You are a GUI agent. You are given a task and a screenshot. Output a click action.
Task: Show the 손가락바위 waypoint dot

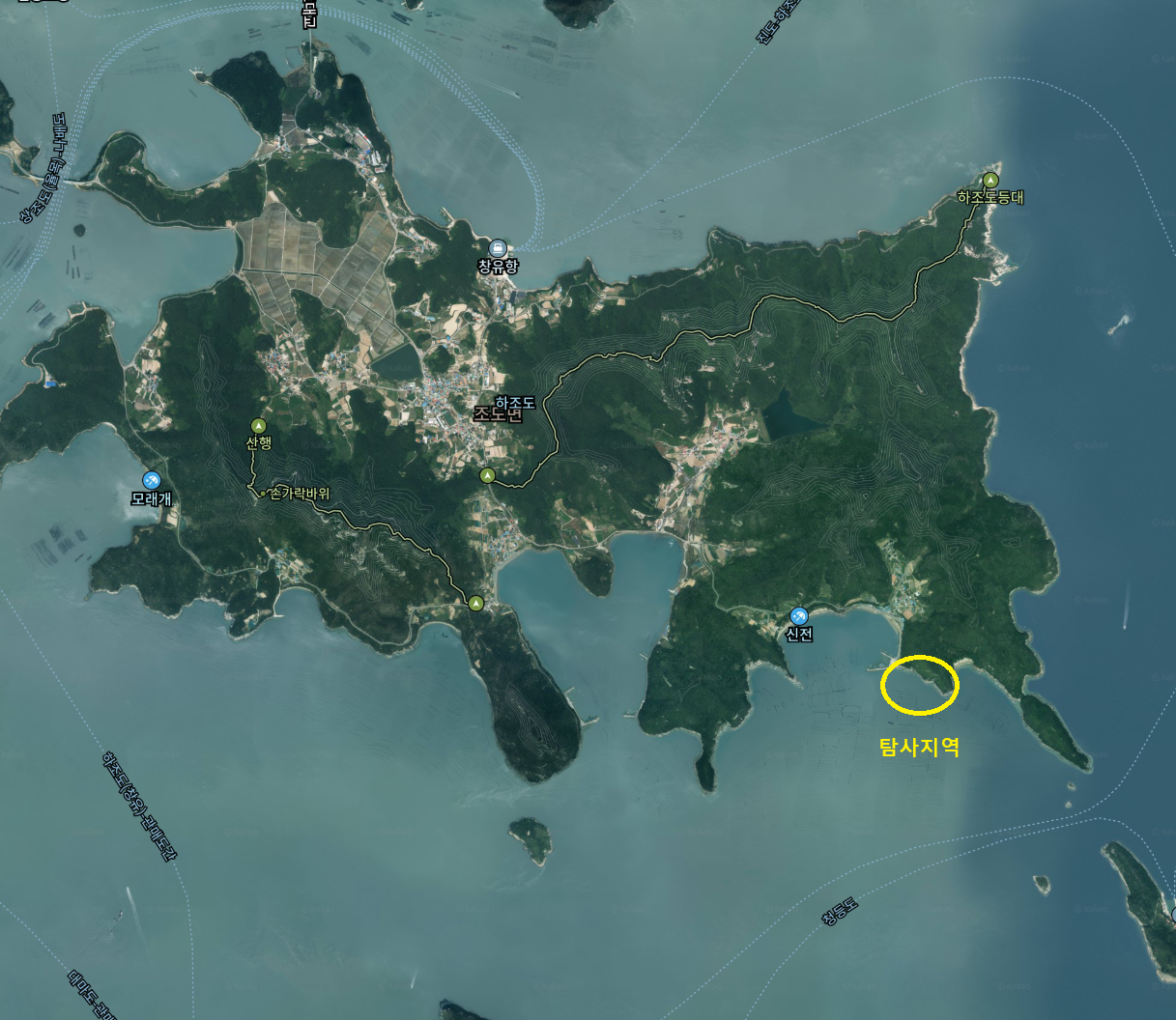(x=263, y=494)
